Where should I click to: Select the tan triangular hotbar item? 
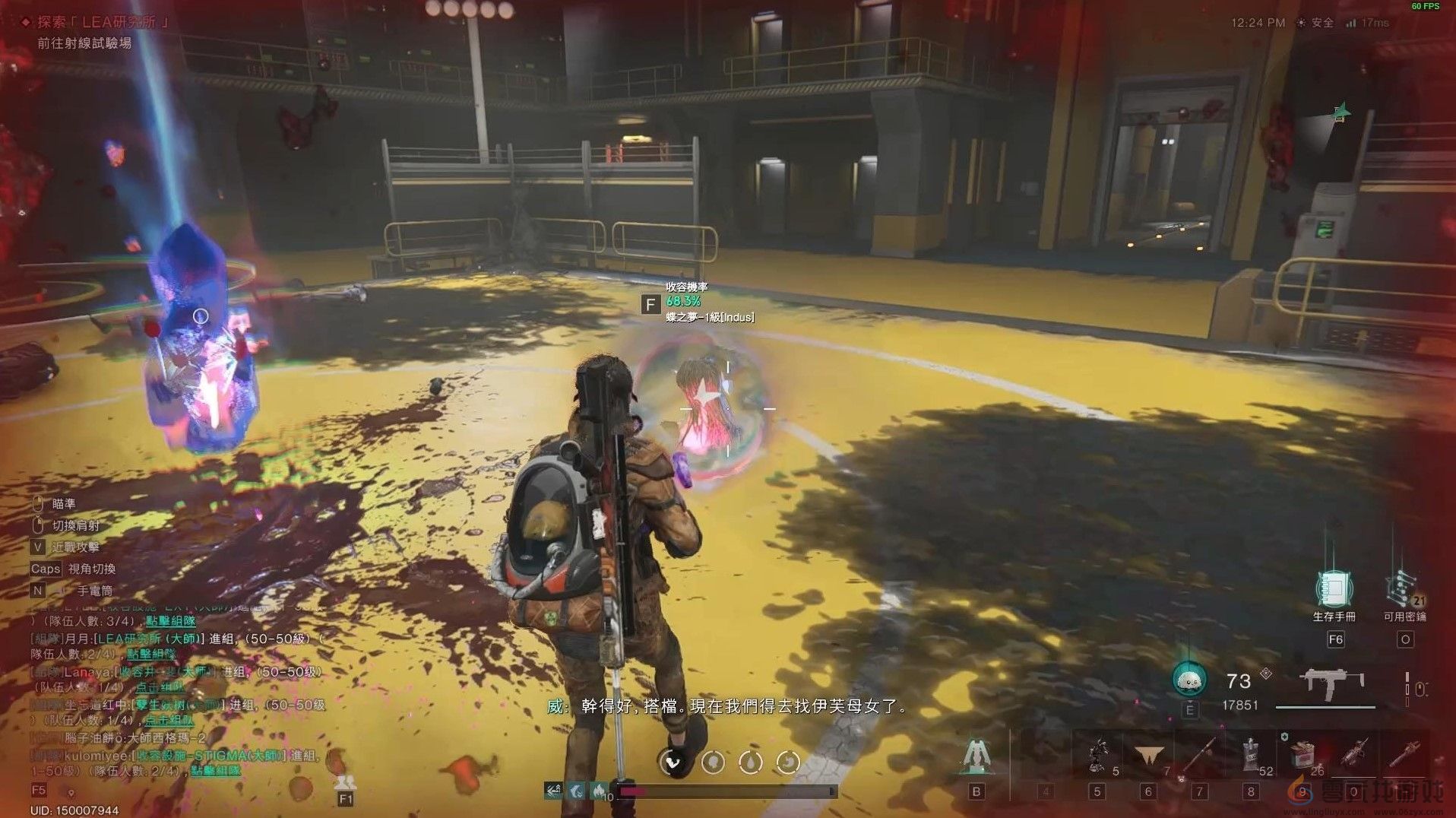click(x=1148, y=755)
